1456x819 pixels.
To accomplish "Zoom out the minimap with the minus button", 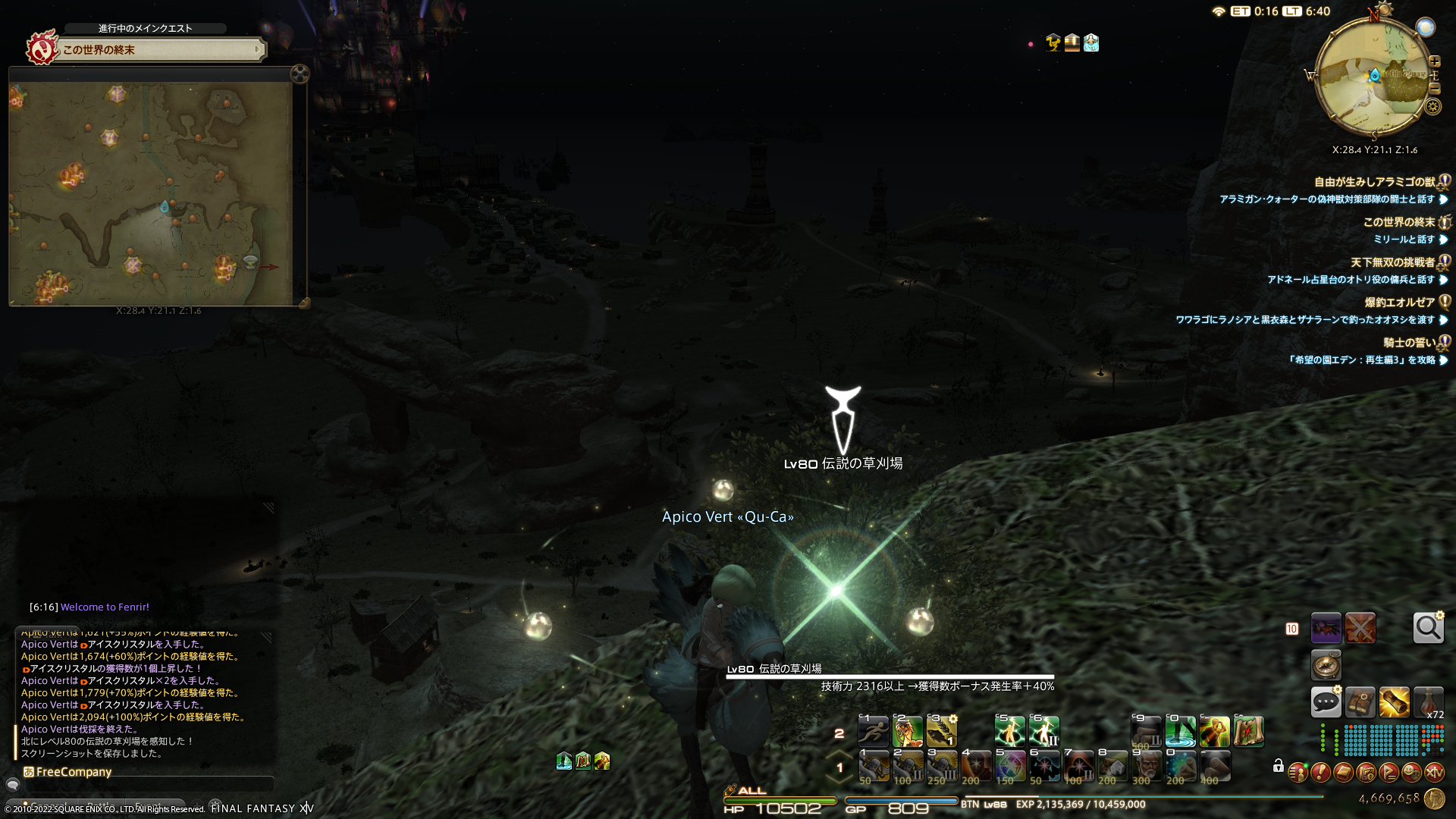I will pyautogui.click(x=1434, y=88).
